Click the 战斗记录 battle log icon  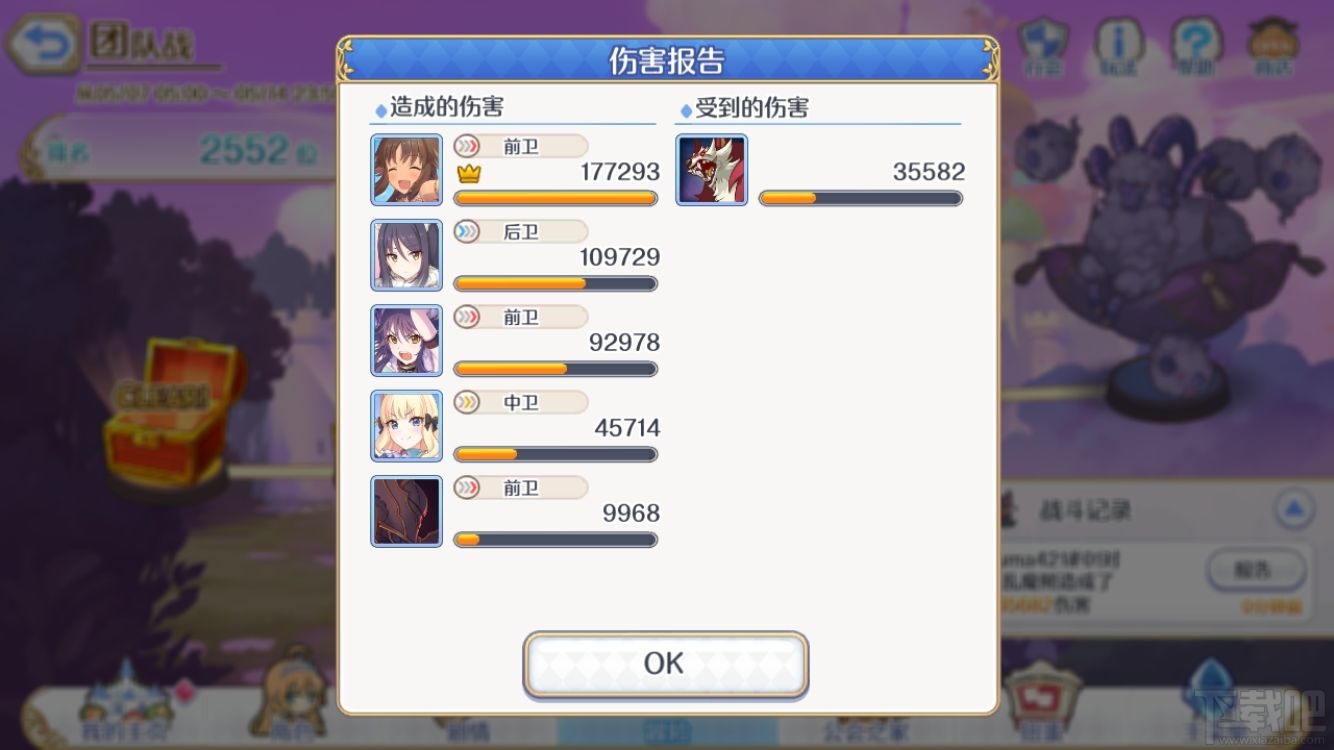(1008, 510)
